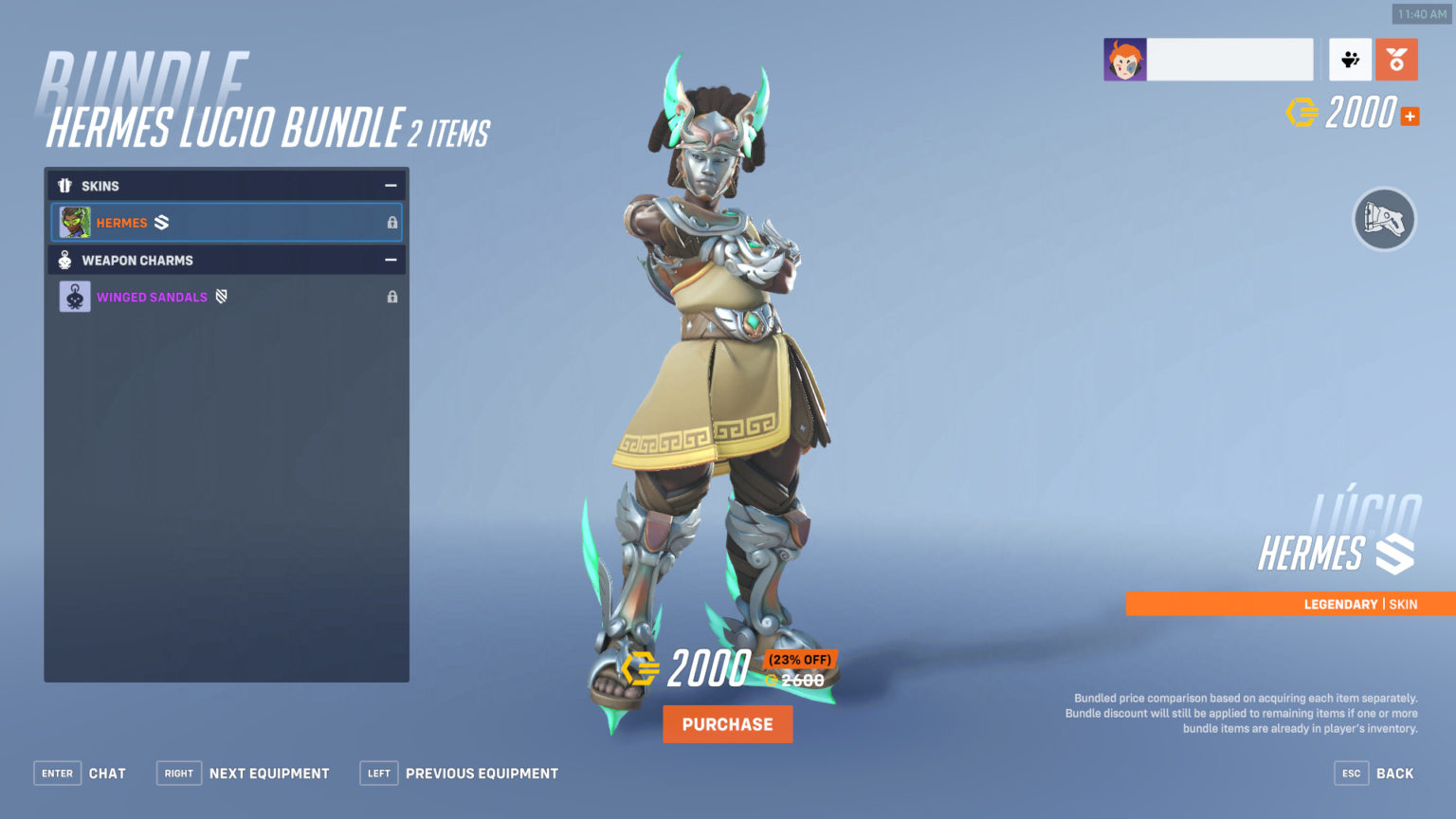
Task: Click the limited badge beside Winged Sandals
Action: [x=220, y=297]
